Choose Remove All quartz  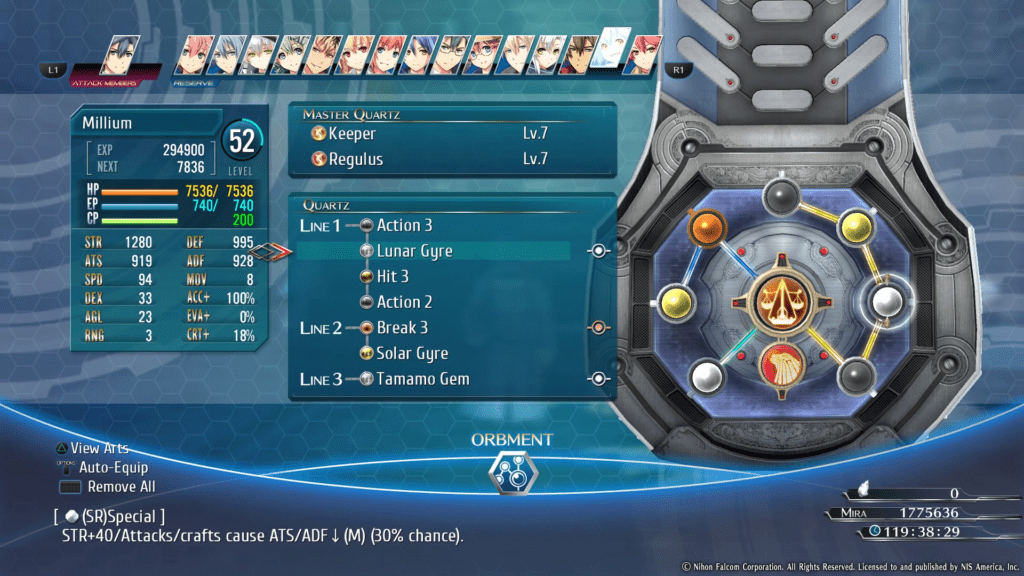pyautogui.click(x=121, y=487)
